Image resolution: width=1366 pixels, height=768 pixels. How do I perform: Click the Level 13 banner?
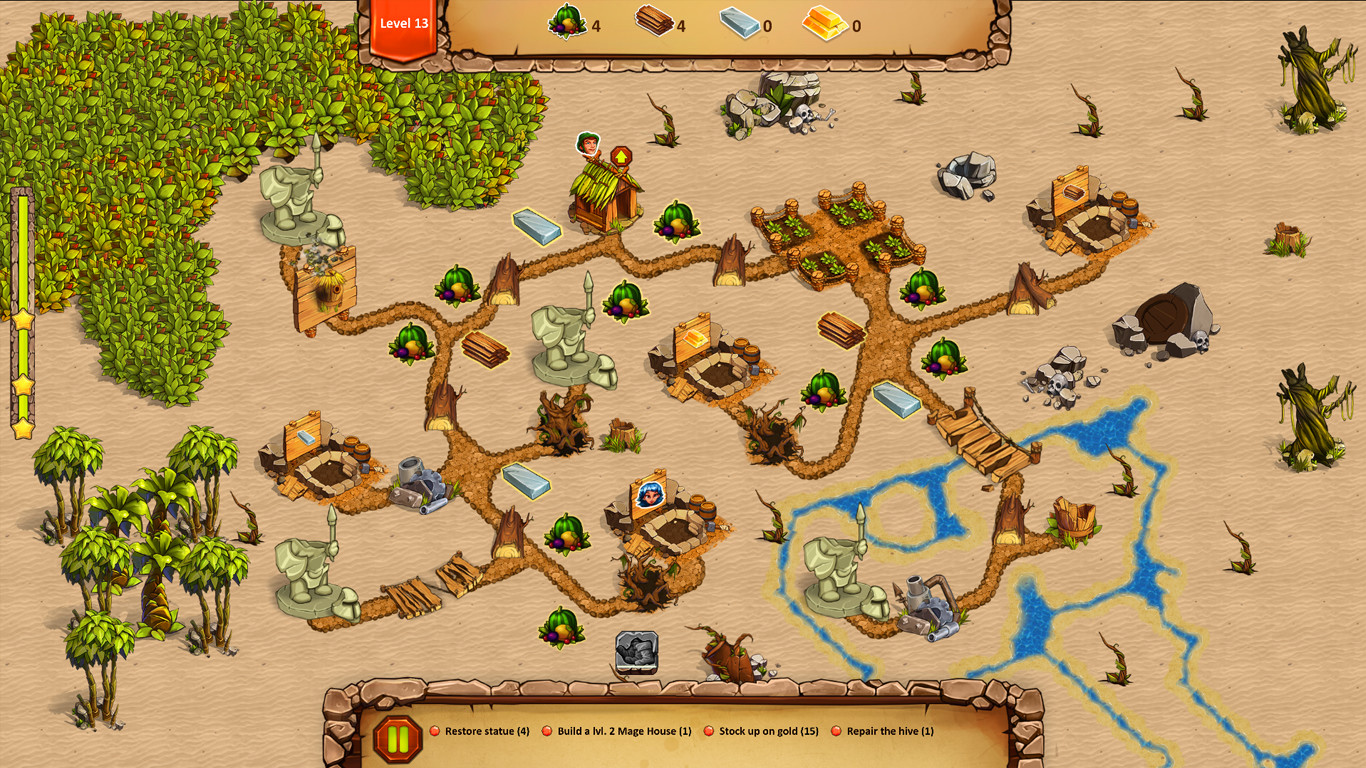coord(402,25)
